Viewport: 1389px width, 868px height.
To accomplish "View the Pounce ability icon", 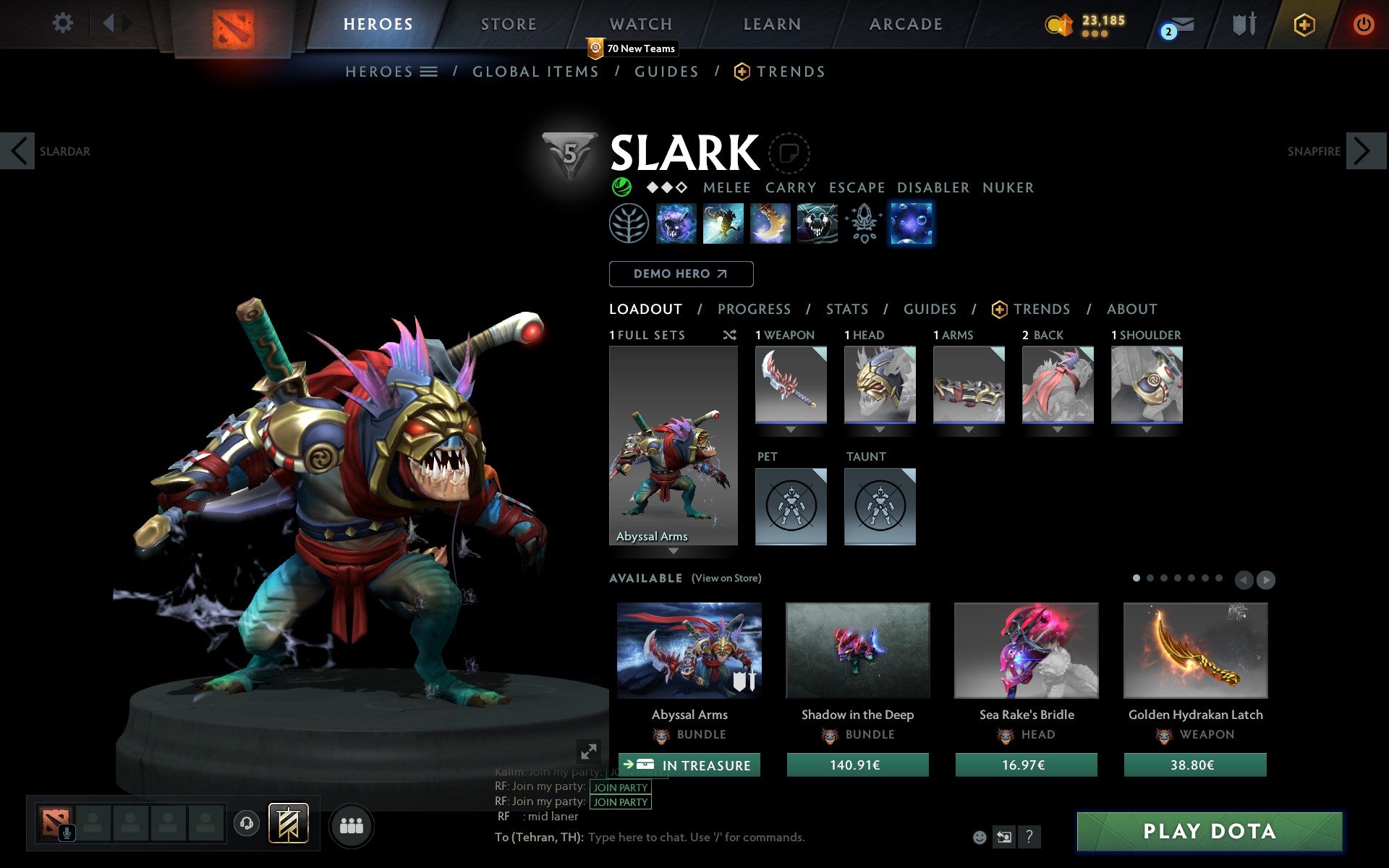I will click(x=723, y=224).
